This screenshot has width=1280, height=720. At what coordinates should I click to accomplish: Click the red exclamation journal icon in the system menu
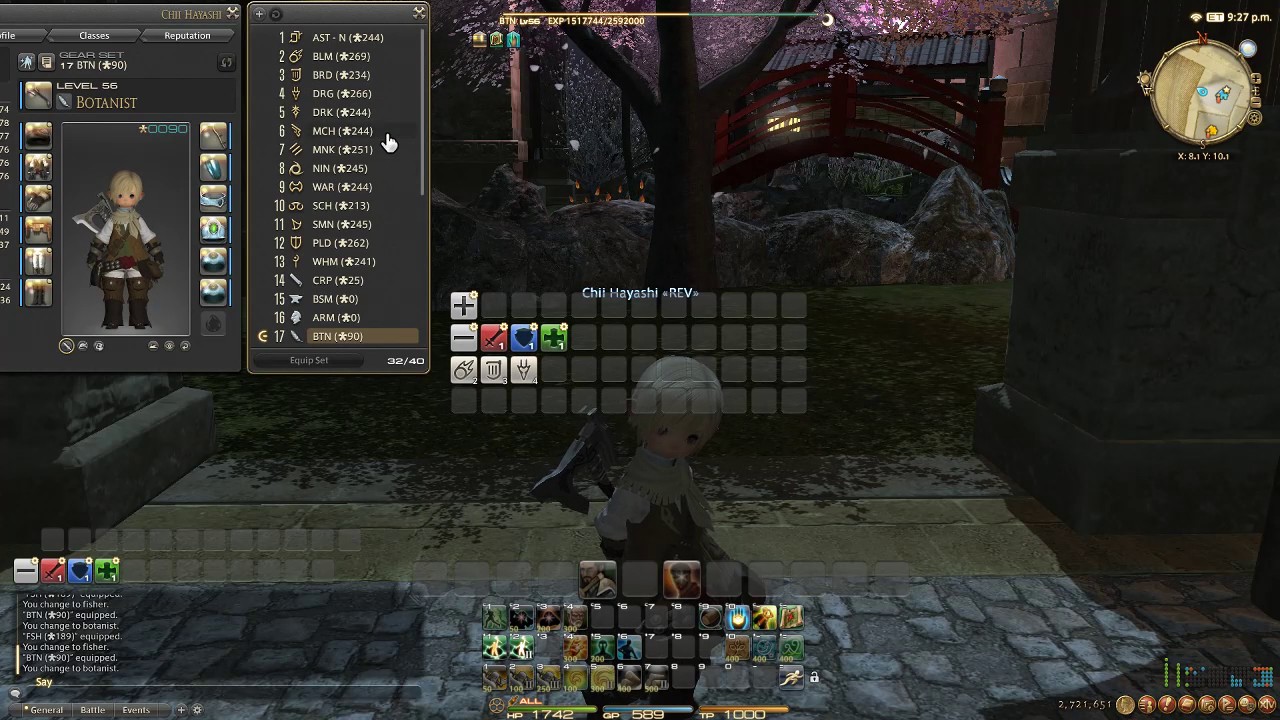point(1167,705)
